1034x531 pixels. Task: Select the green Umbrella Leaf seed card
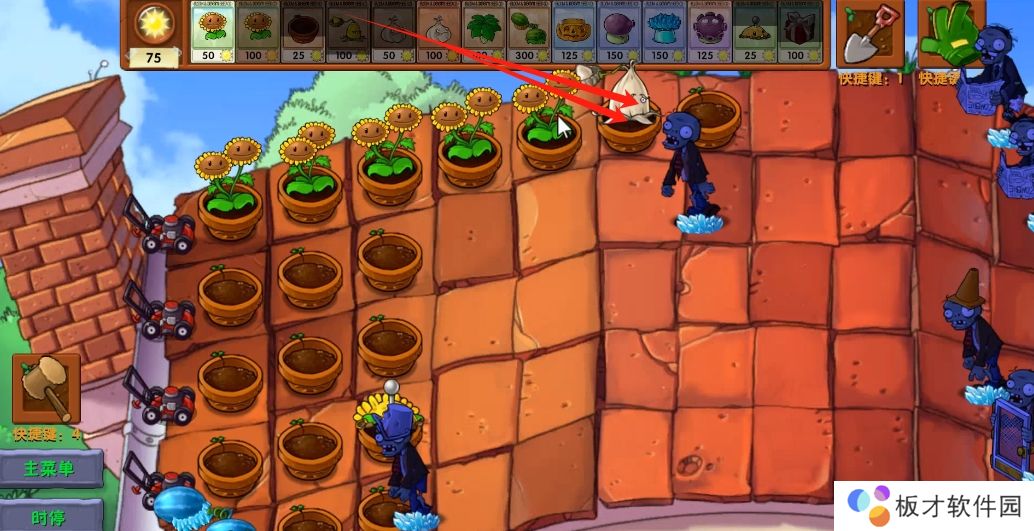[485, 33]
